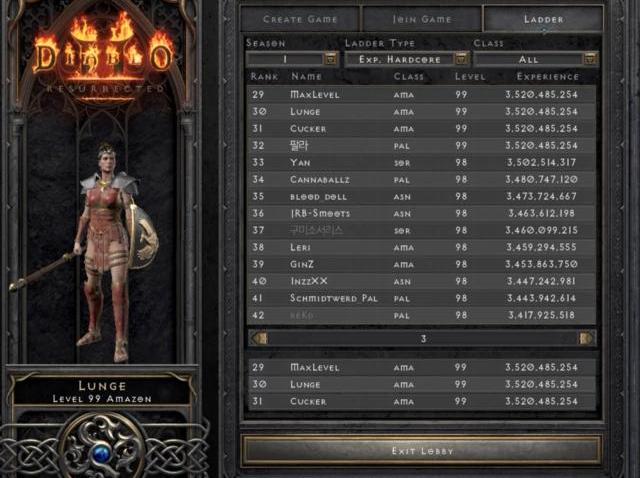Select the rank 42 paladin row

click(421, 315)
